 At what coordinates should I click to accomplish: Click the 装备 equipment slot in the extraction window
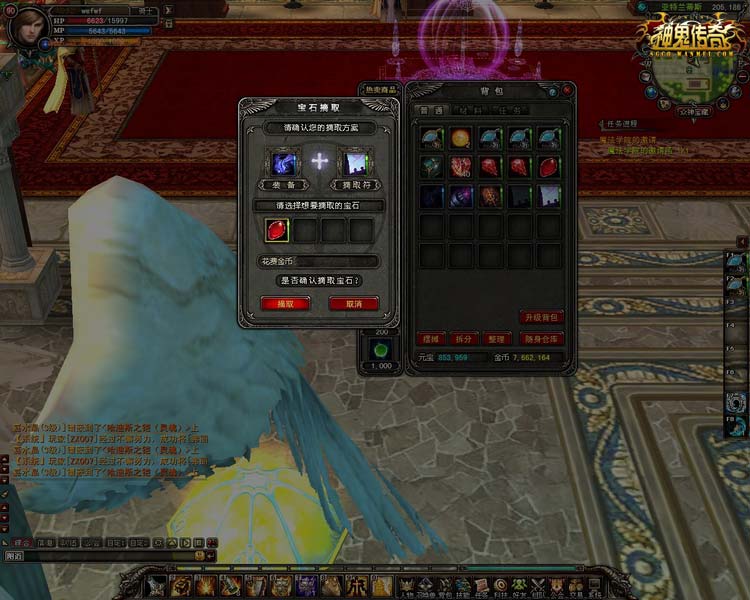click(282, 163)
